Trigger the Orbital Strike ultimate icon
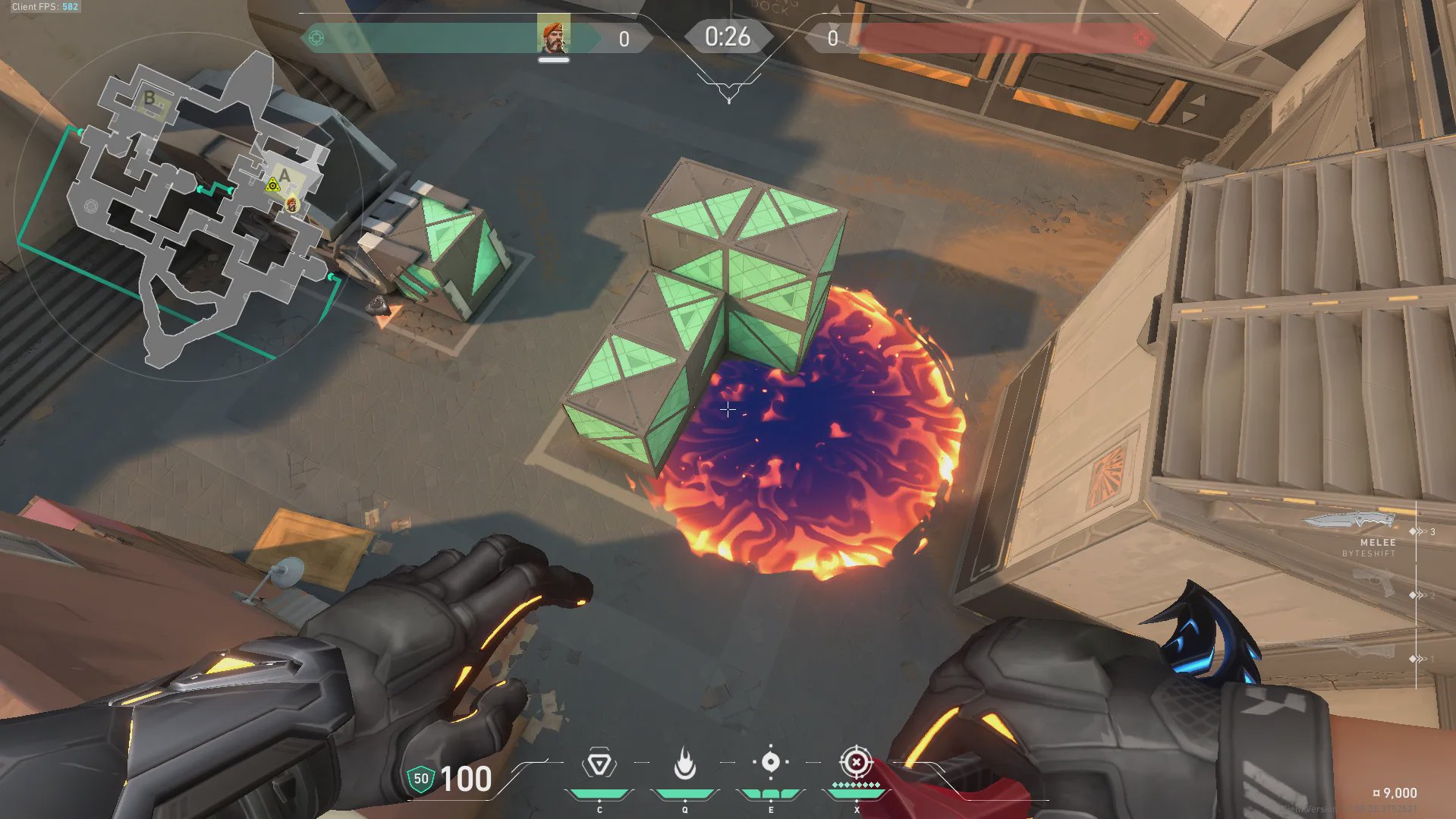The height and width of the screenshot is (819, 1456). (x=856, y=762)
